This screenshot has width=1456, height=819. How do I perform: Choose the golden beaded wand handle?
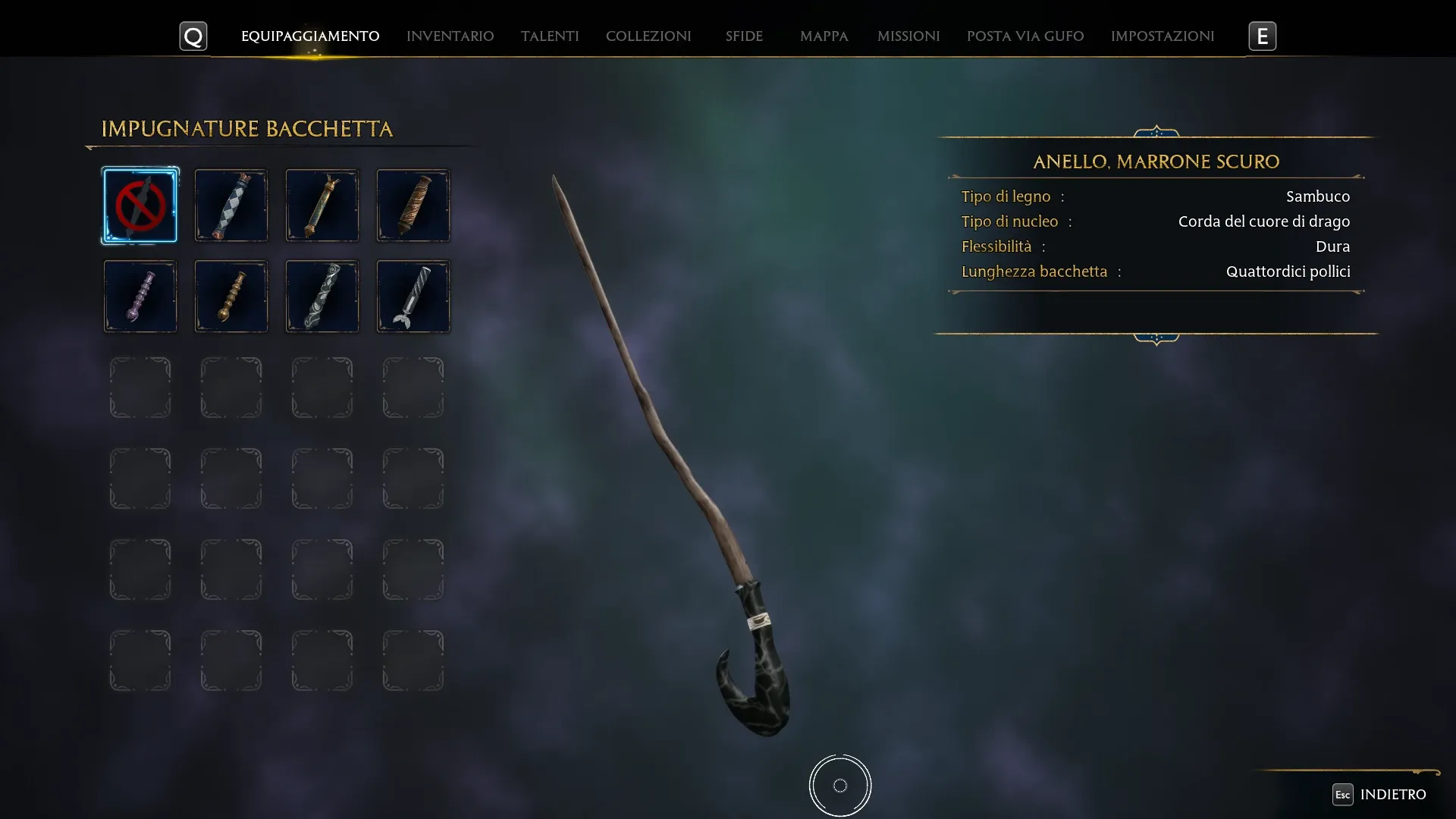(231, 297)
